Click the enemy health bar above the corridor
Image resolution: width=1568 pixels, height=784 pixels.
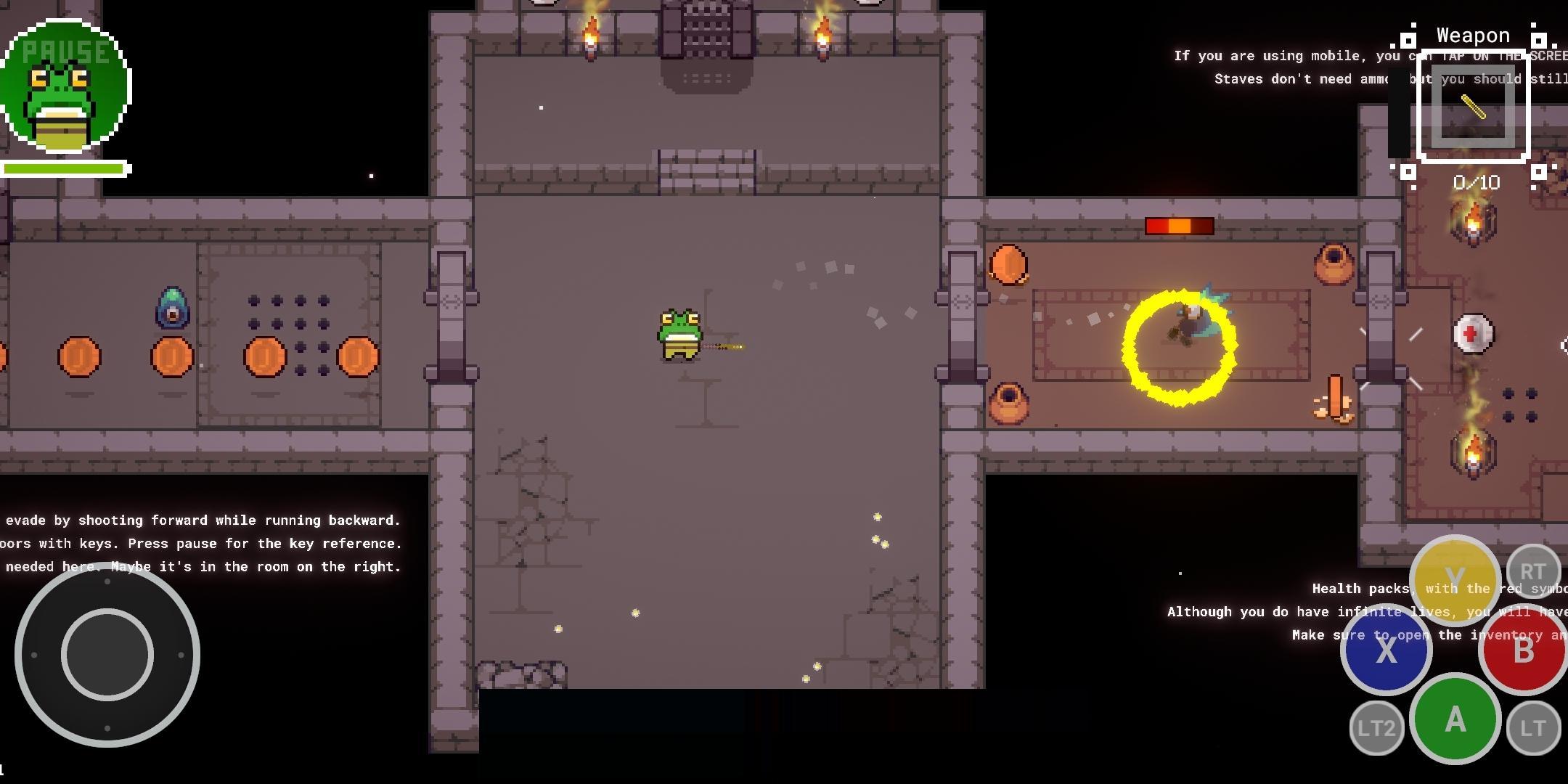pos(1180,225)
